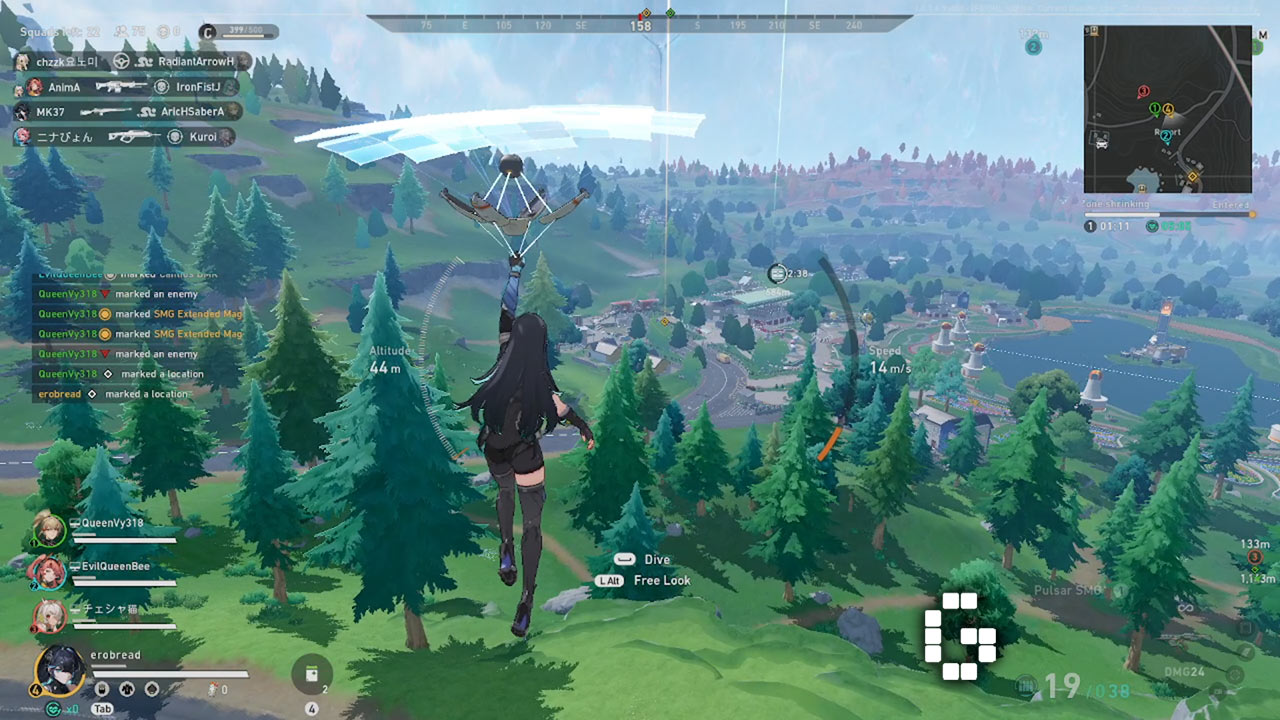Click the body armor icon near erobread's portrait
This screenshot has width=1280, height=720.
(x=127, y=688)
